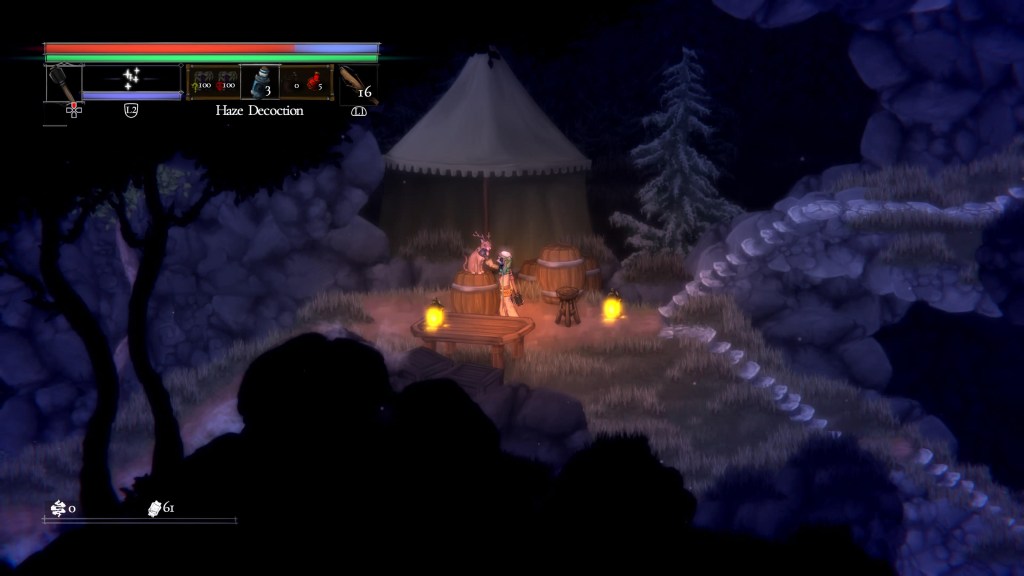Select the mace weapon slot
Image resolution: width=1024 pixels, height=576 pixels.
tap(63, 82)
